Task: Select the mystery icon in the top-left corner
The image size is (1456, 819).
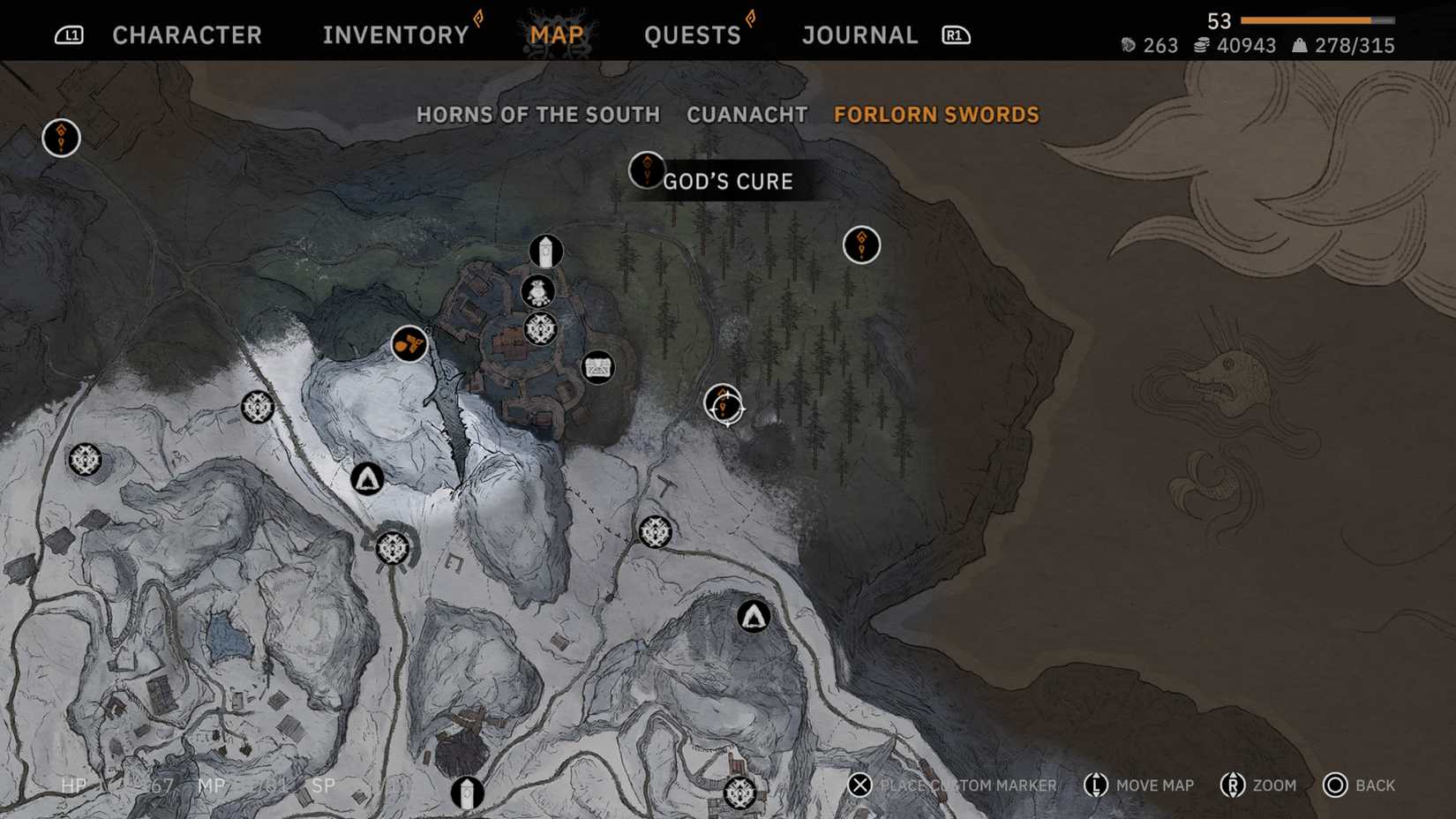Action: (x=60, y=139)
